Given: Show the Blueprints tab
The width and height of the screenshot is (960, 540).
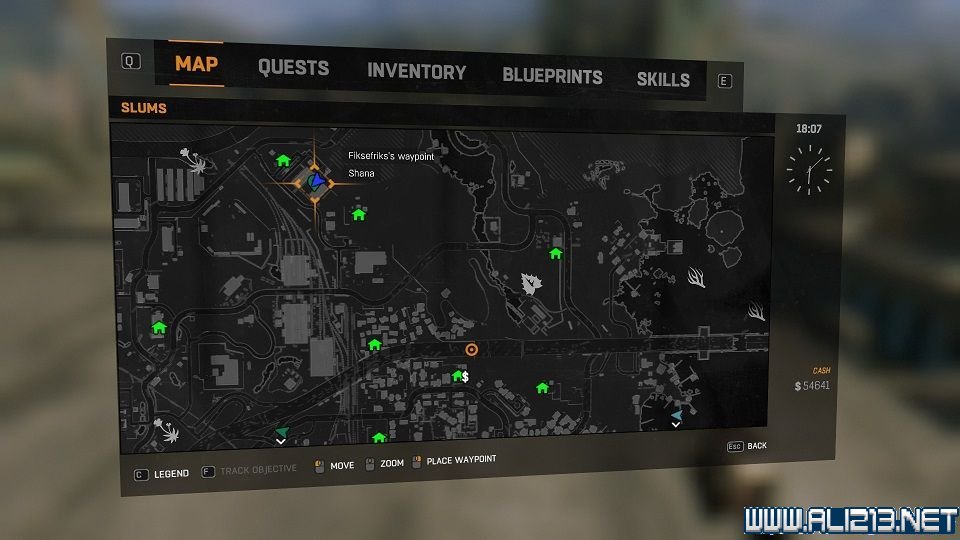Looking at the screenshot, I should pos(552,76).
